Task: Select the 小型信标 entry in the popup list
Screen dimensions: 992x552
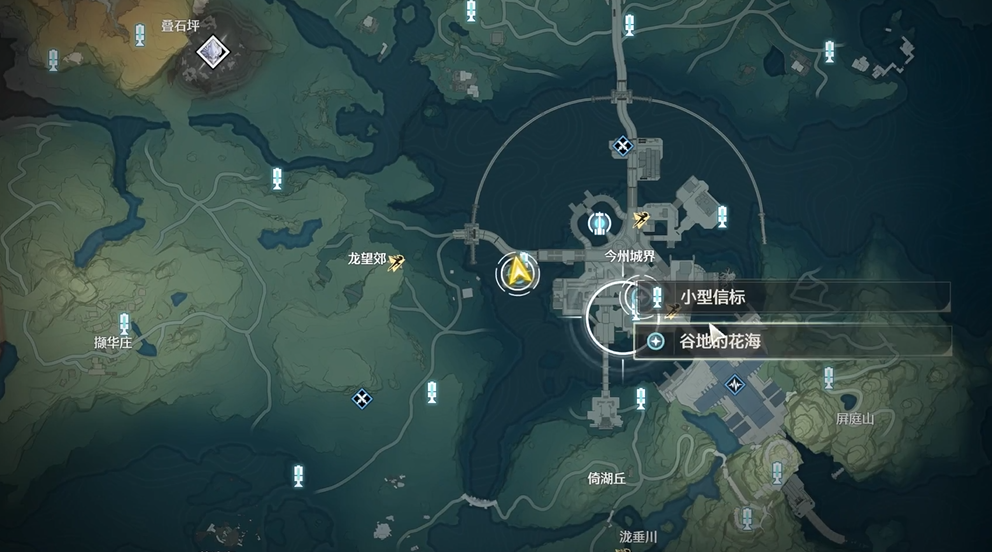Action: tap(791, 297)
